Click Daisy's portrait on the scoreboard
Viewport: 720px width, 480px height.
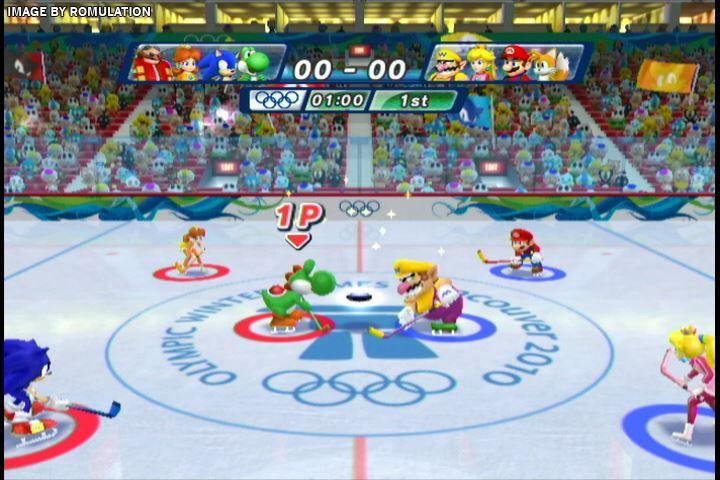(x=187, y=65)
